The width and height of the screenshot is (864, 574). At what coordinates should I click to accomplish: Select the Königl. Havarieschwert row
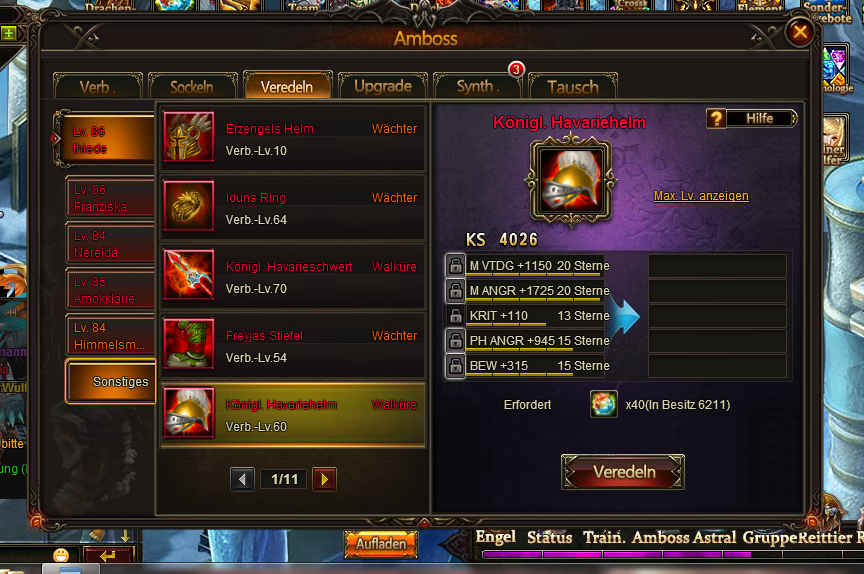point(292,277)
